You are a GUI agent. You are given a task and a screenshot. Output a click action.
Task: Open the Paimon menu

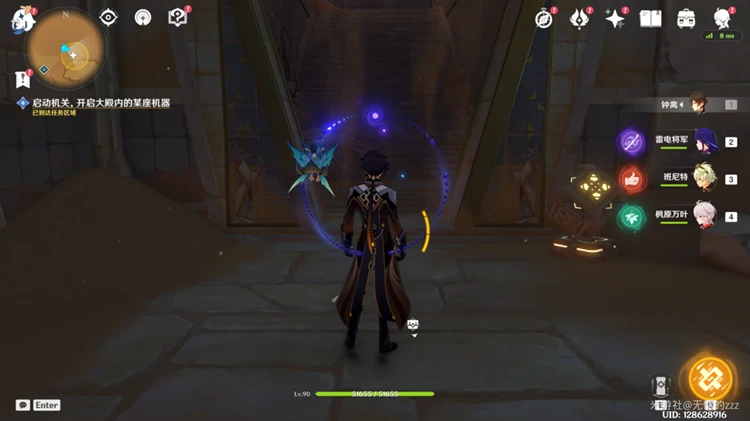coord(22,18)
